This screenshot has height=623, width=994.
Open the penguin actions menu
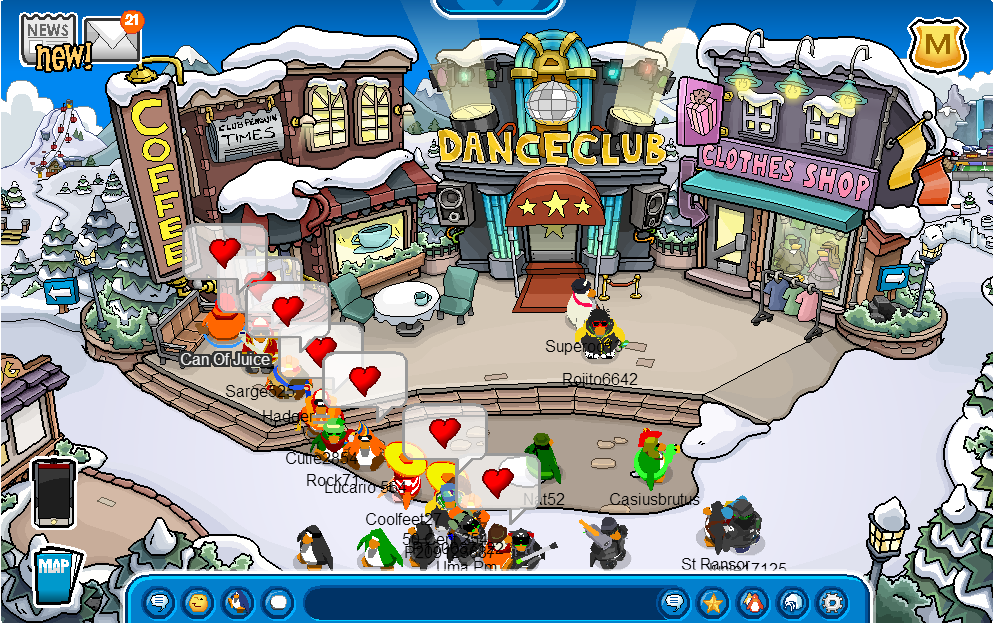point(238,602)
